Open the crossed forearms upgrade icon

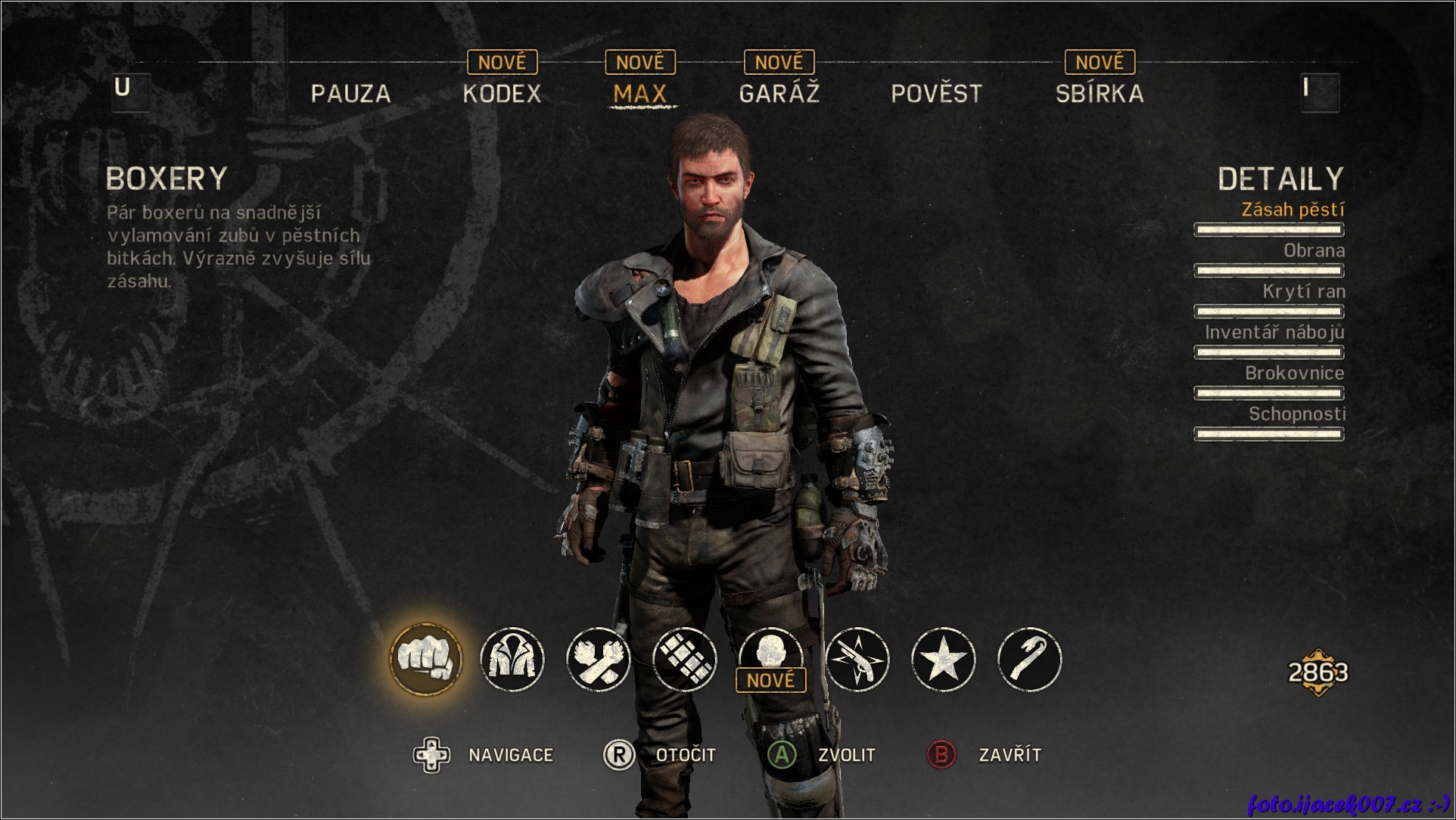point(599,659)
